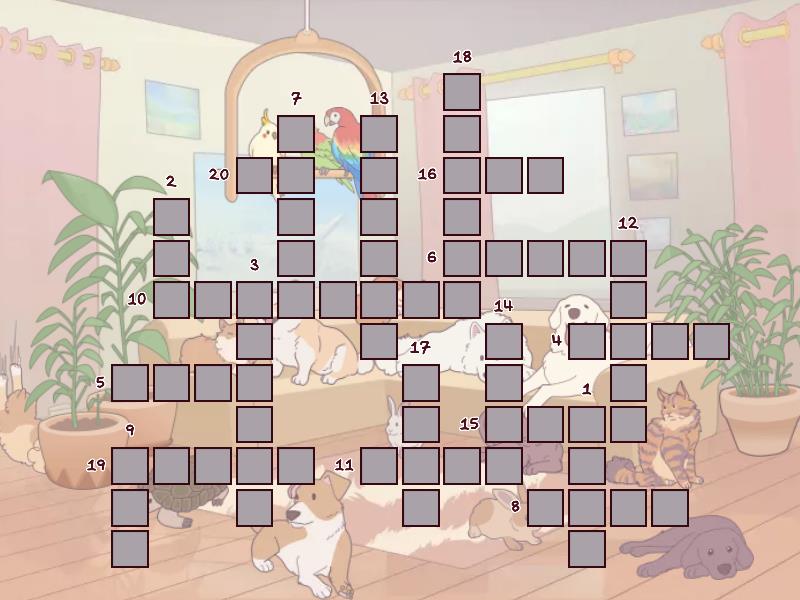Click the top square of clue 1
Viewport: 800px width, 600px height.
587,424
